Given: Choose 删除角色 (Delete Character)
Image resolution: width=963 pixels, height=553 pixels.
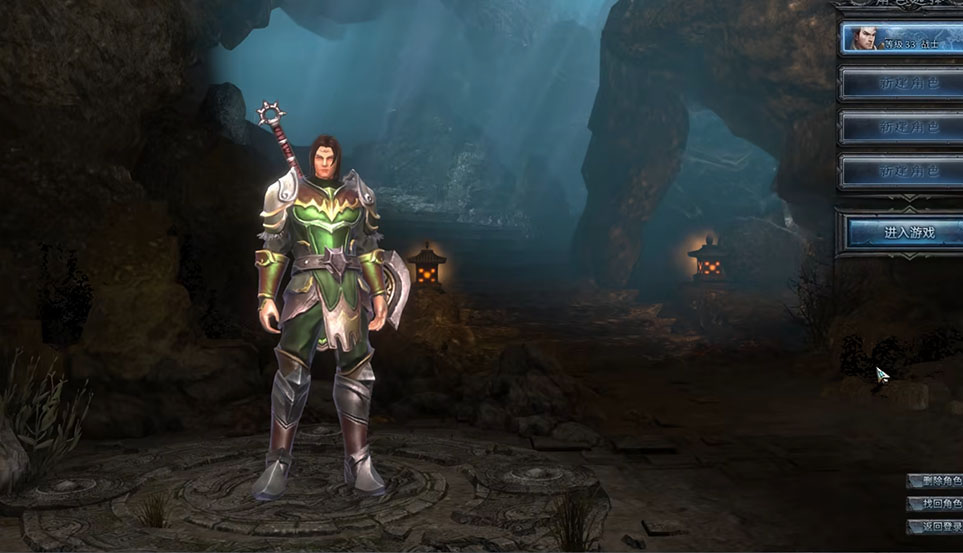Looking at the screenshot, I should [x=936, y=481].
